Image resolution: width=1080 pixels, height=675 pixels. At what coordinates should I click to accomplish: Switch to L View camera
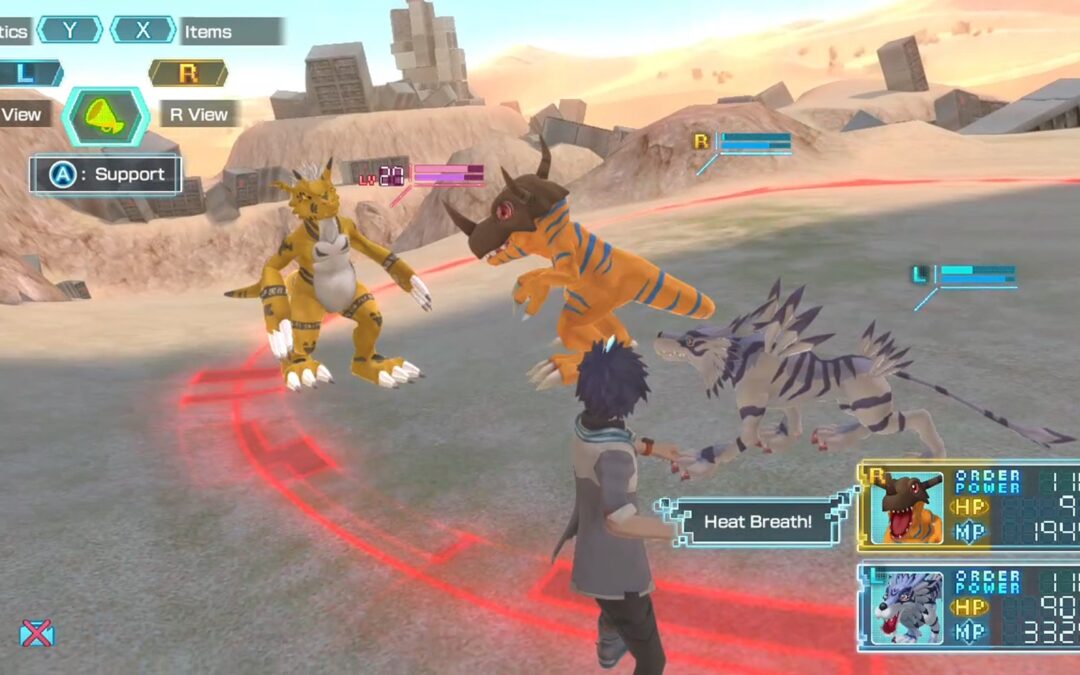click(x=20, y=114)
